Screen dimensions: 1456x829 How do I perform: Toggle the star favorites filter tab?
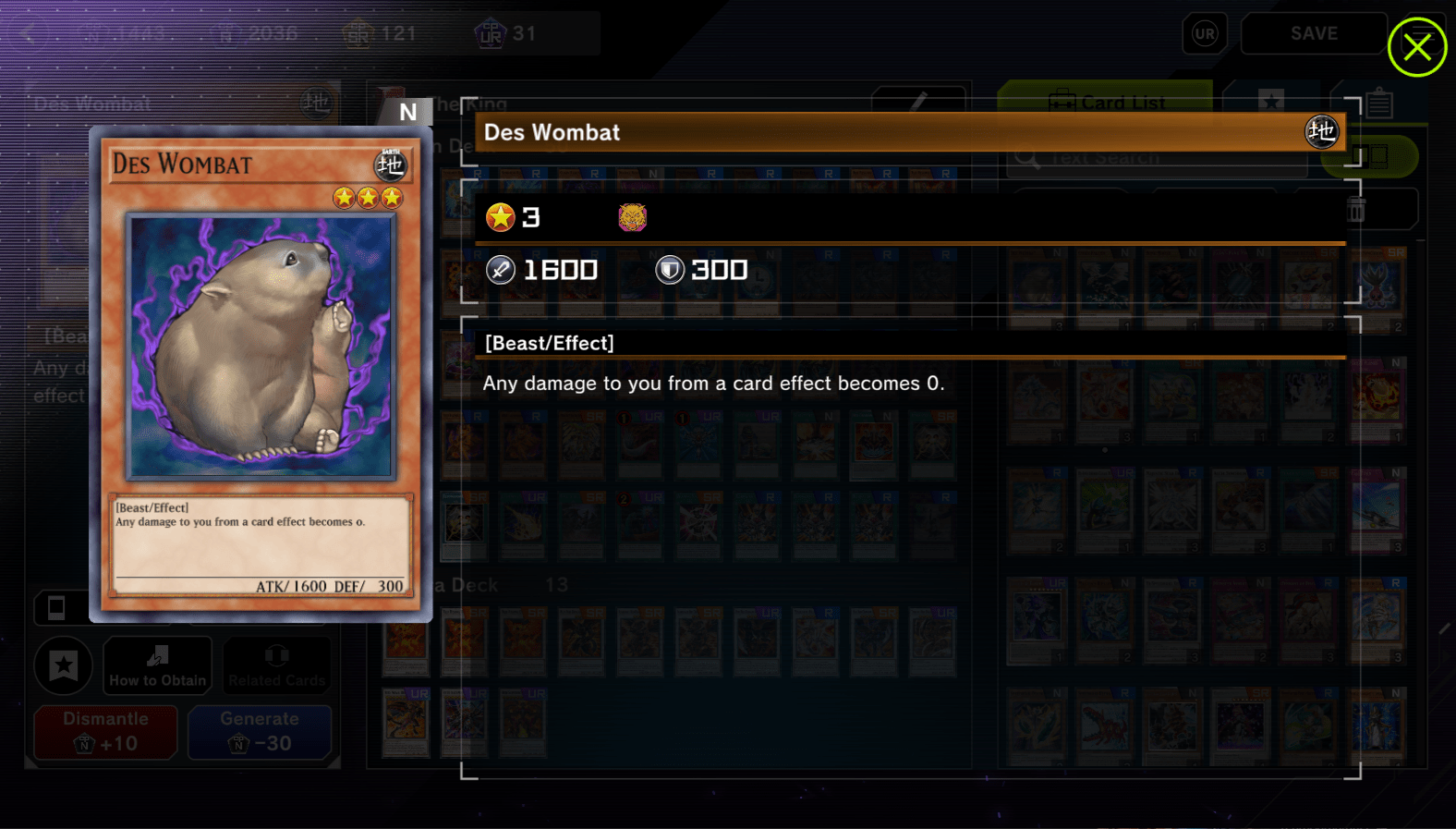(1272, 102)
